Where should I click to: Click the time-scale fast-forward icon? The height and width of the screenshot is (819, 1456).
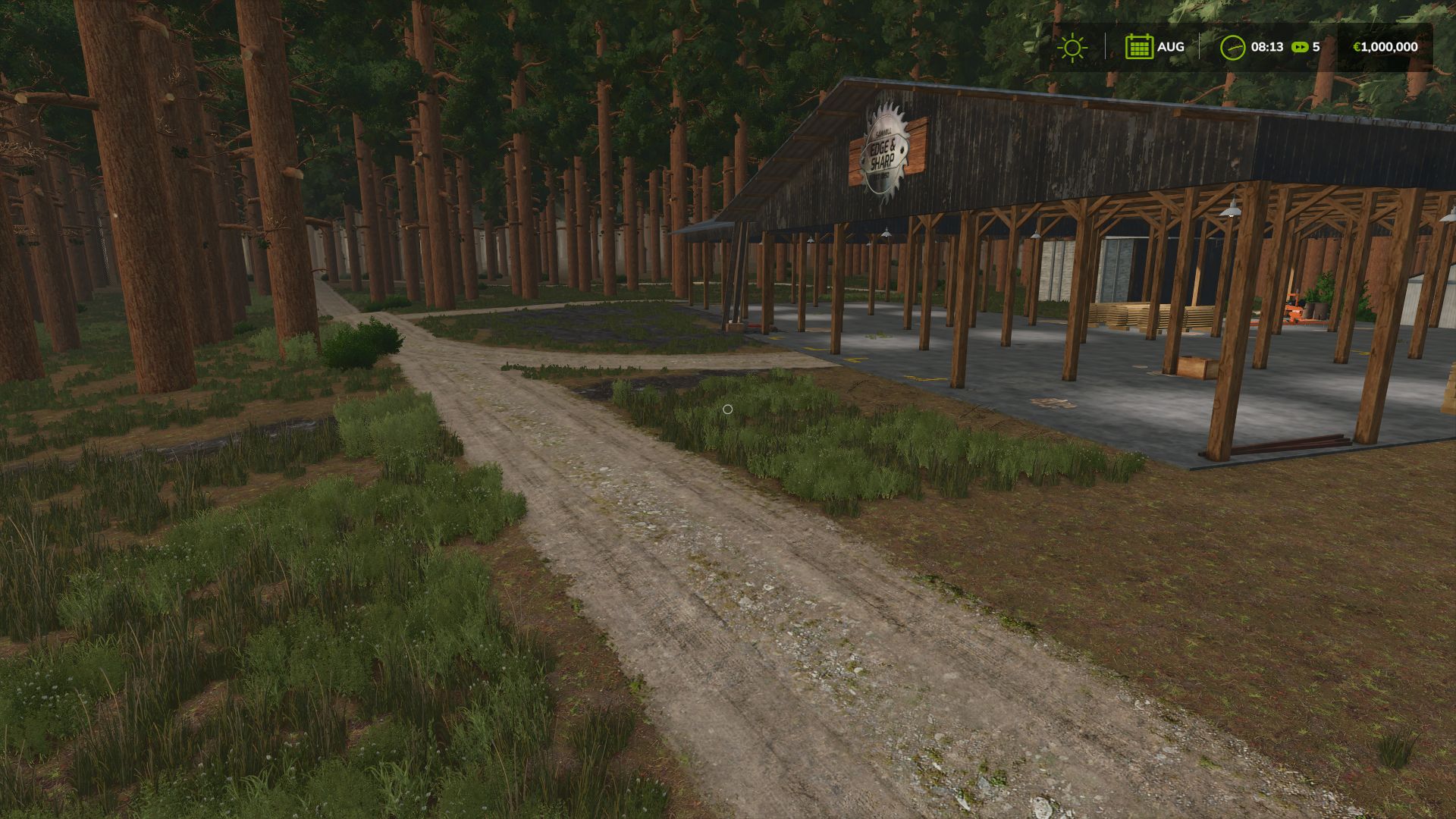click(1300, 47)
